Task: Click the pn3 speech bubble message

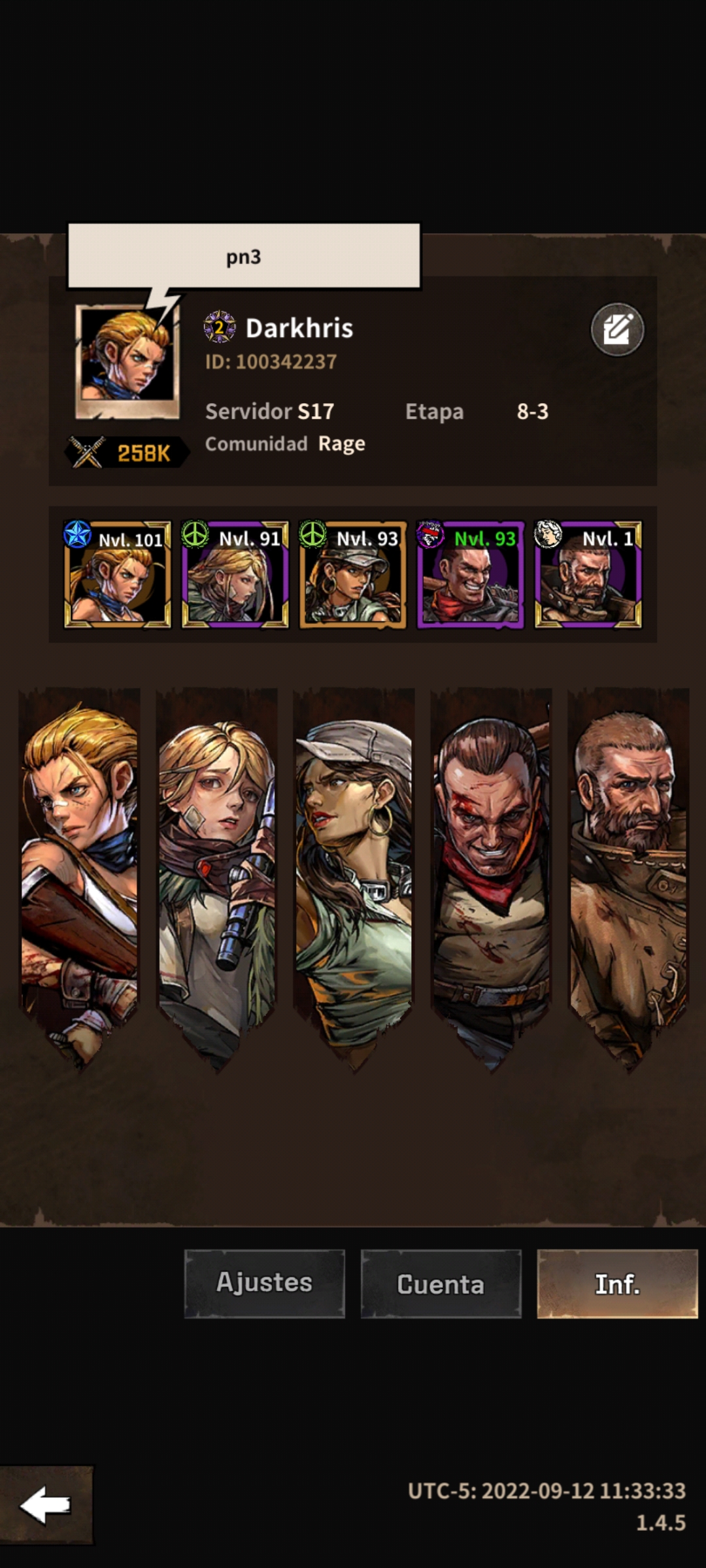Action: click(244, 256)
